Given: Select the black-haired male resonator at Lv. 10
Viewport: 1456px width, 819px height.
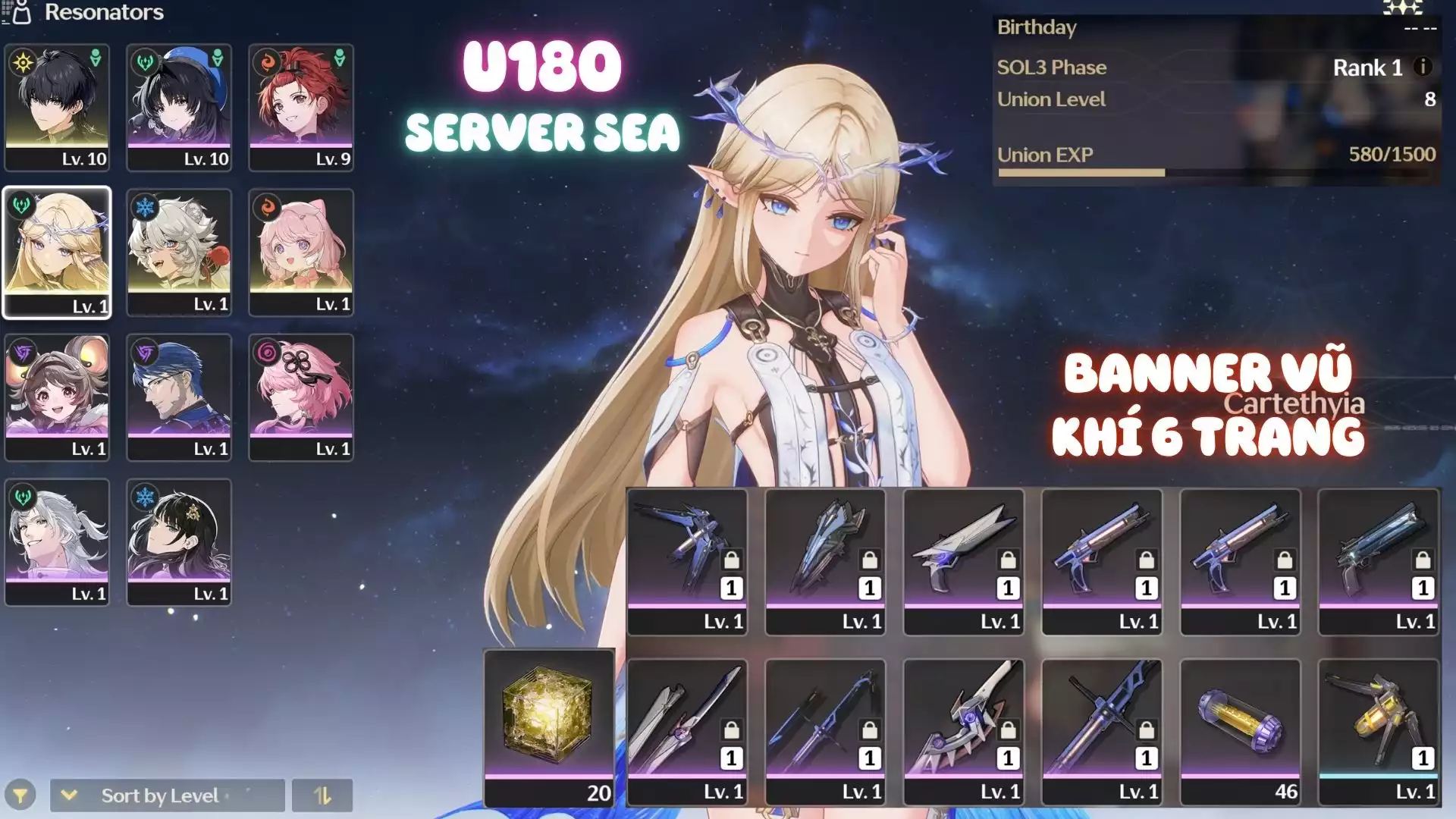Looking at the screenshot, I should click(x=57, y=106).
